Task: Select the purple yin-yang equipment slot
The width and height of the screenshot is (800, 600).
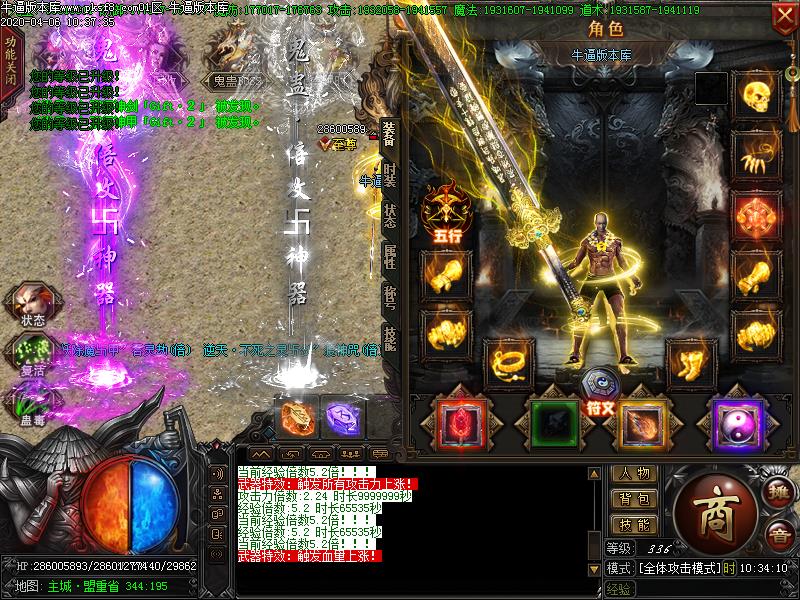Action: [737, 423]
